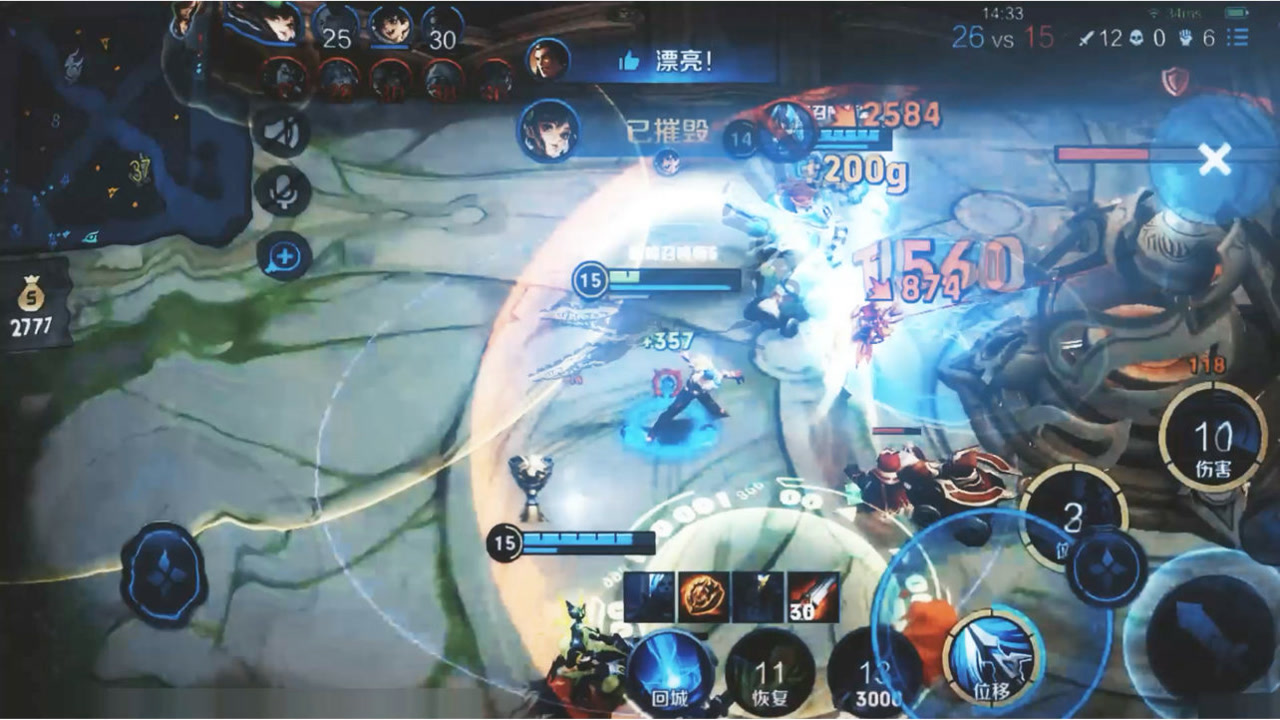1280x720 pixels.
Task: Use the orange round active item
Action: tap(702, 597)
